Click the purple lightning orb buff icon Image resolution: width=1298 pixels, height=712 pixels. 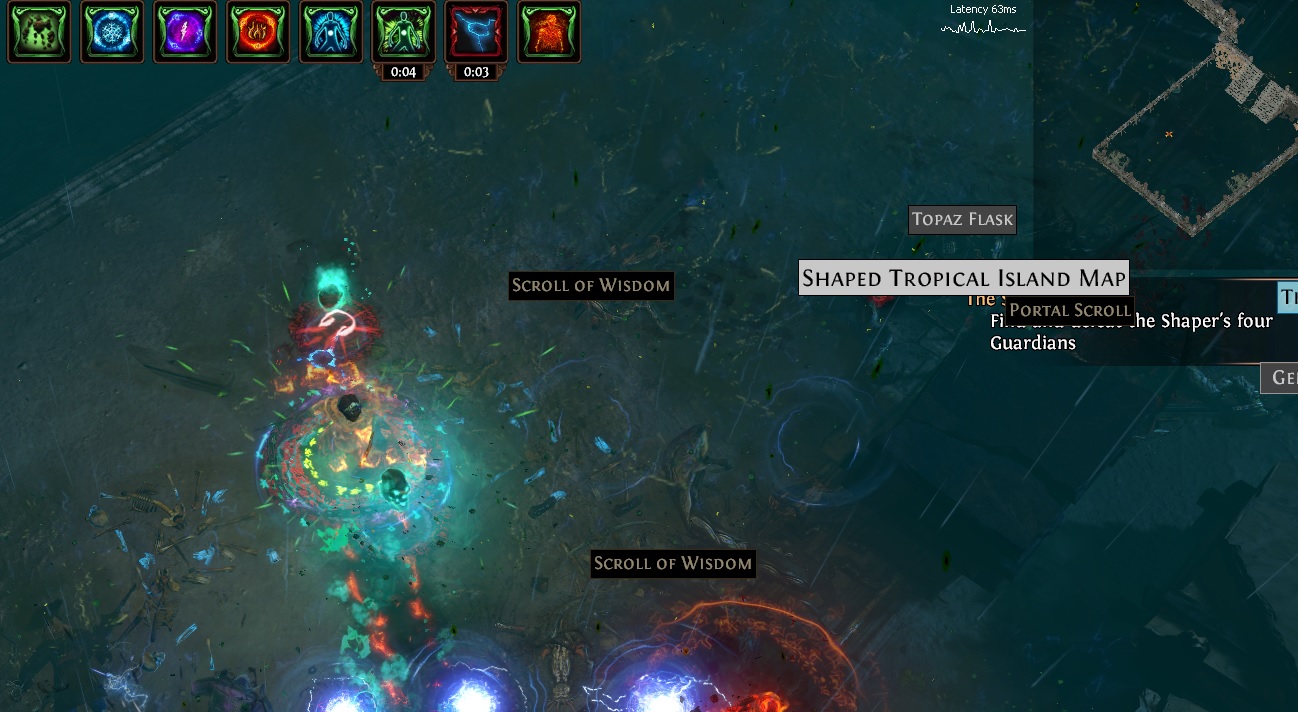(185, 31)
